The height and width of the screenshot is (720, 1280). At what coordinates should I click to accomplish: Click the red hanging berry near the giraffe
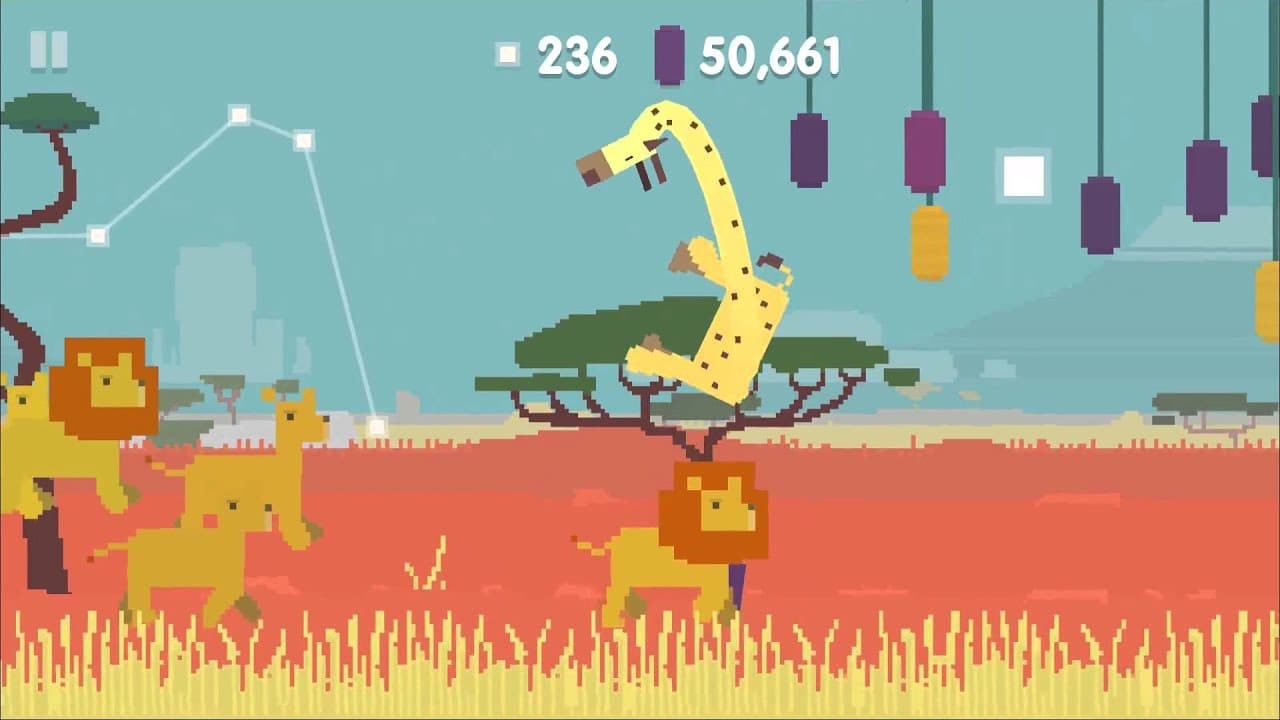coord(922,150)
